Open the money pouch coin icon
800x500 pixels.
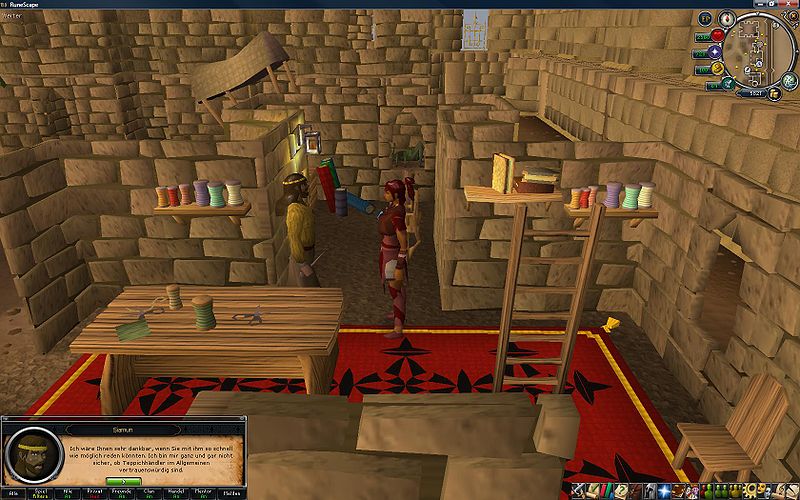coord(776,93)
